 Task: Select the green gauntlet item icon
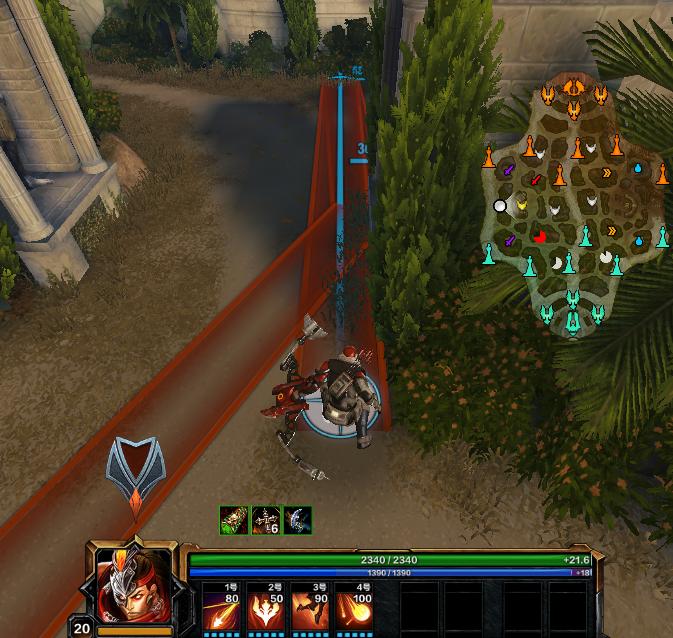pos(234,521)
